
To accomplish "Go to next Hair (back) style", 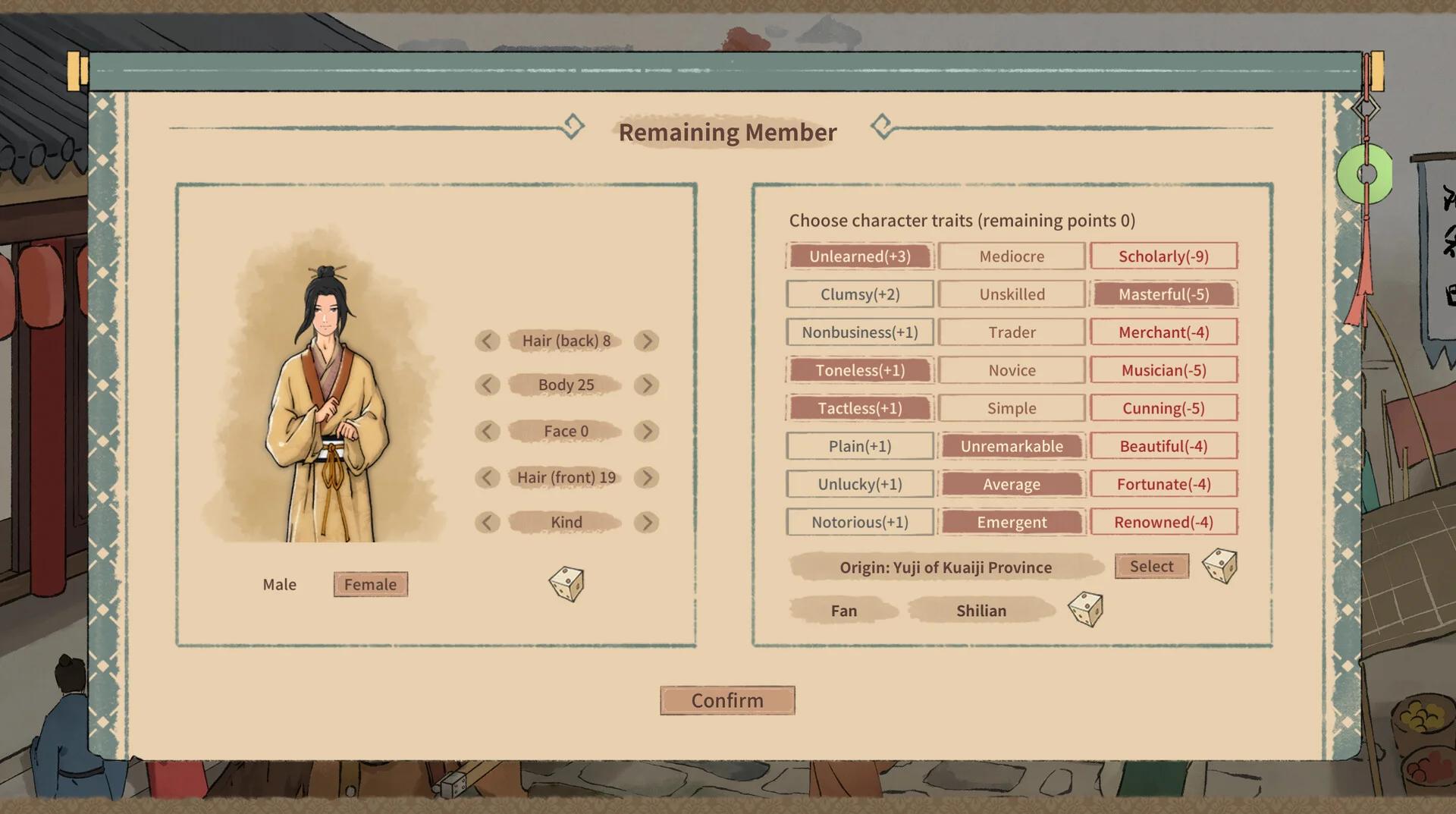I will coord(646,341).
